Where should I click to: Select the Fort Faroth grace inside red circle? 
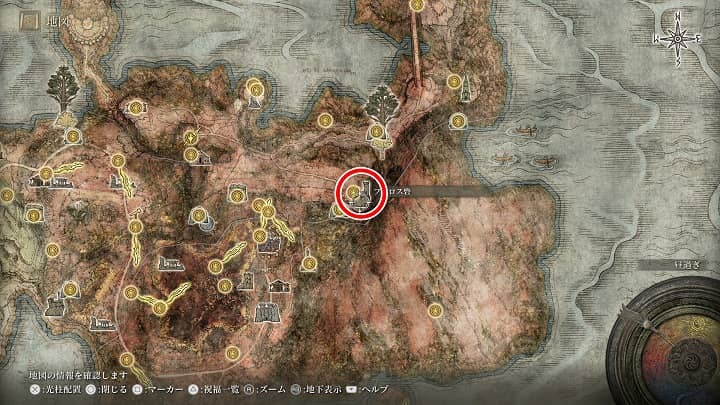(x=353, y=189)
